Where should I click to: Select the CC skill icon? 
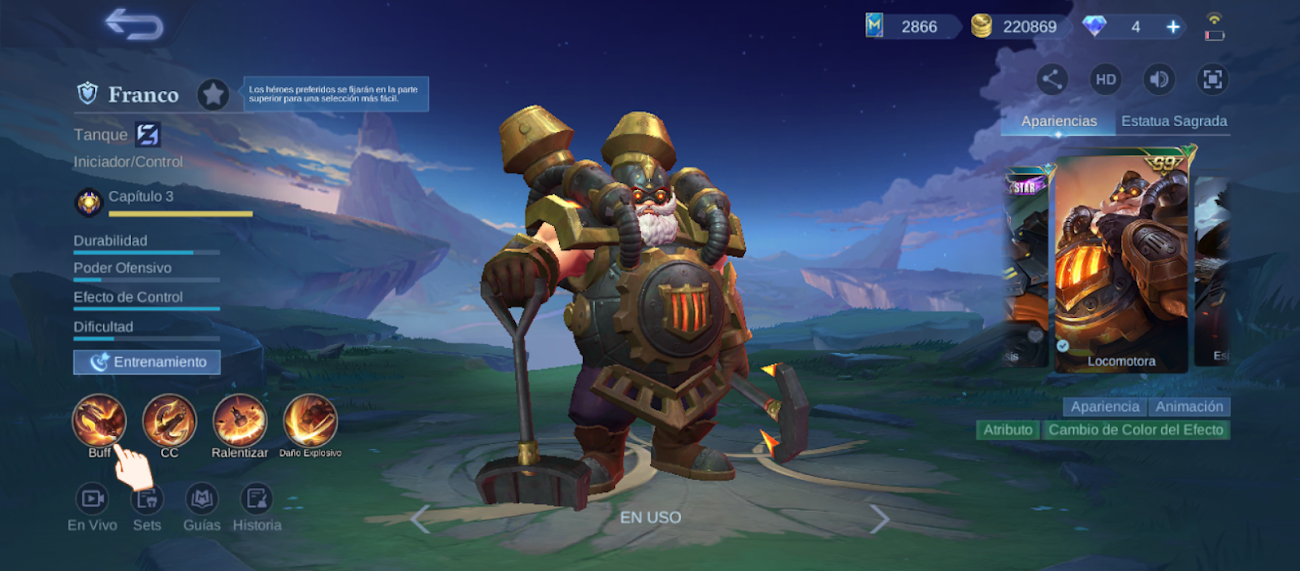[x=169, y=421]
